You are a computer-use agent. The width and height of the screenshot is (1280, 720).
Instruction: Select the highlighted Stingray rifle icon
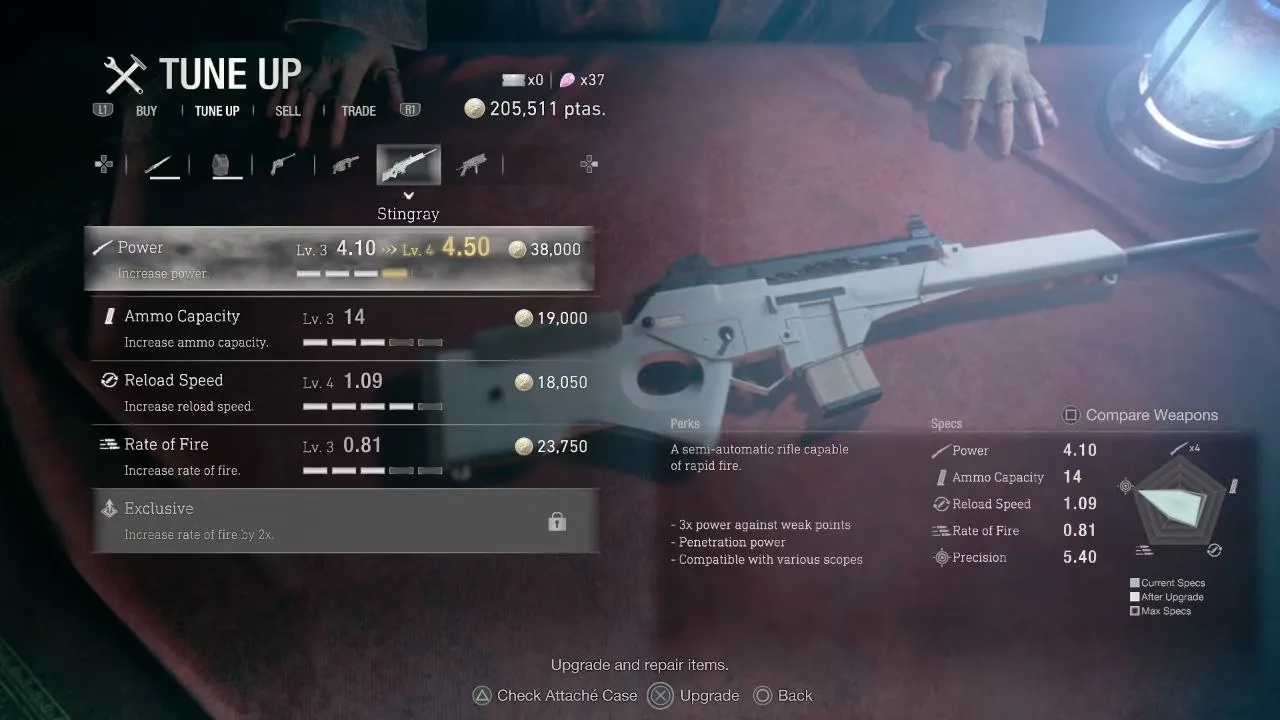pos(408,165)
